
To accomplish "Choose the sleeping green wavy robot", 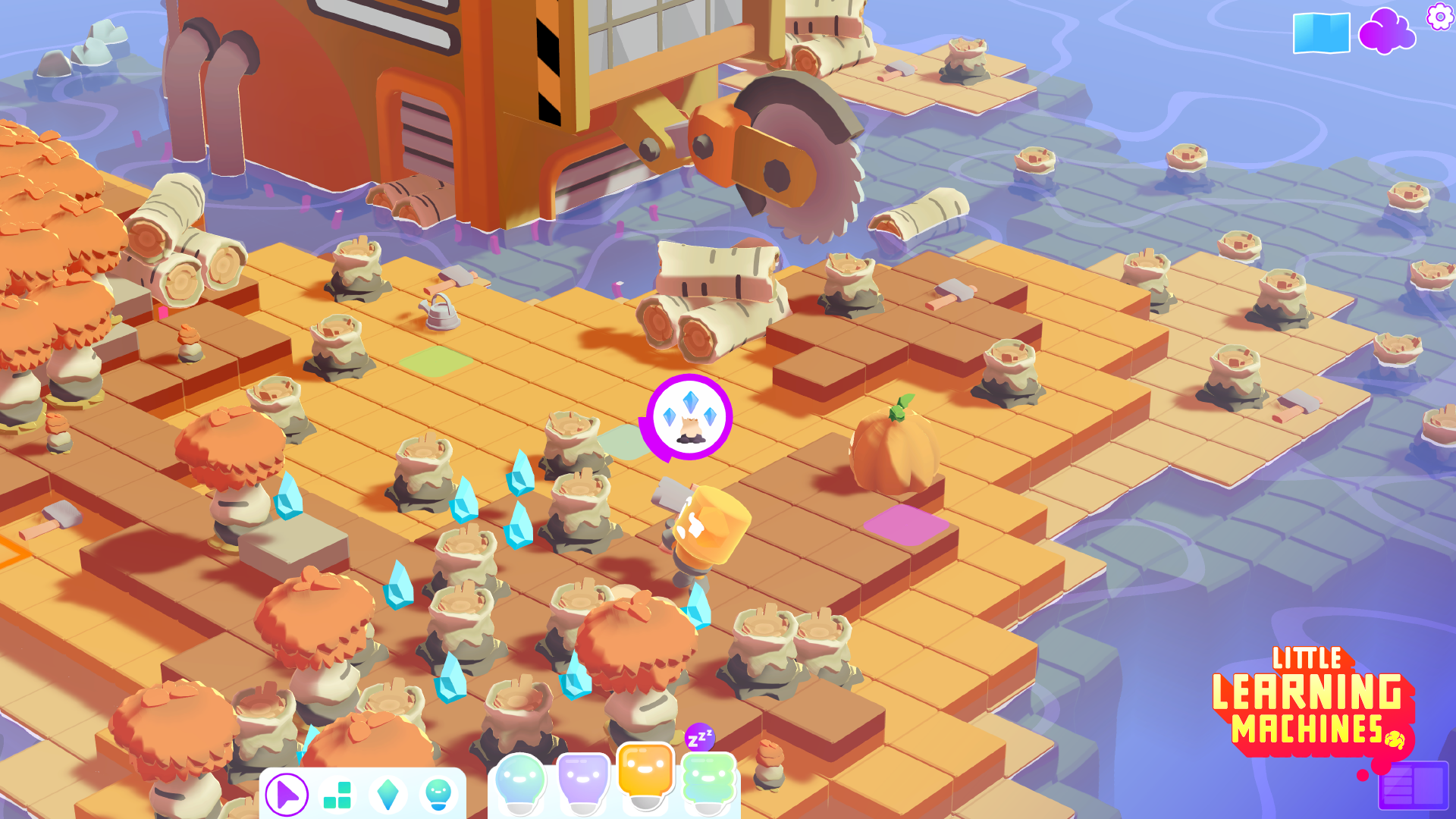I will coord(709,781).
